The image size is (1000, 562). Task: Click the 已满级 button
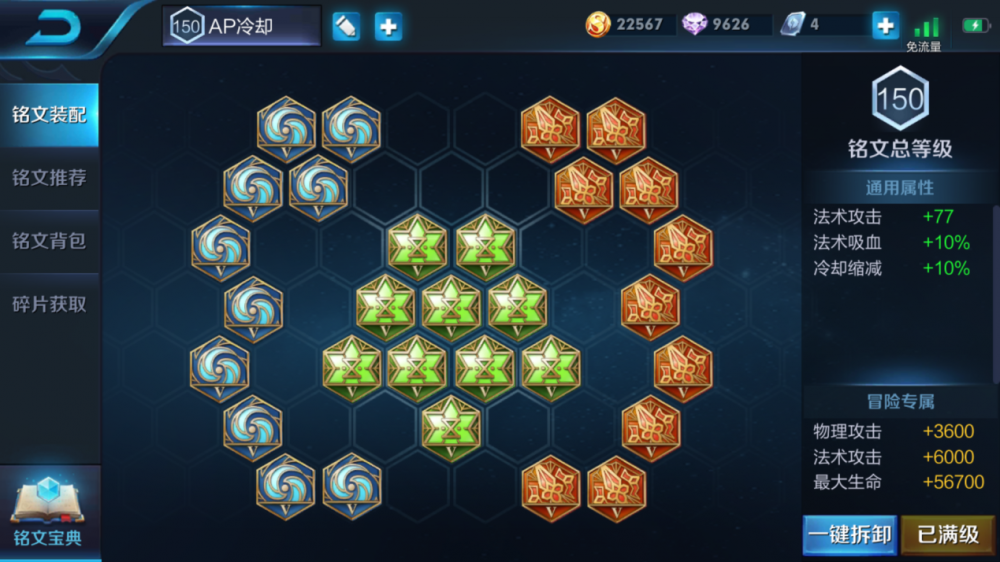[947, 535]
